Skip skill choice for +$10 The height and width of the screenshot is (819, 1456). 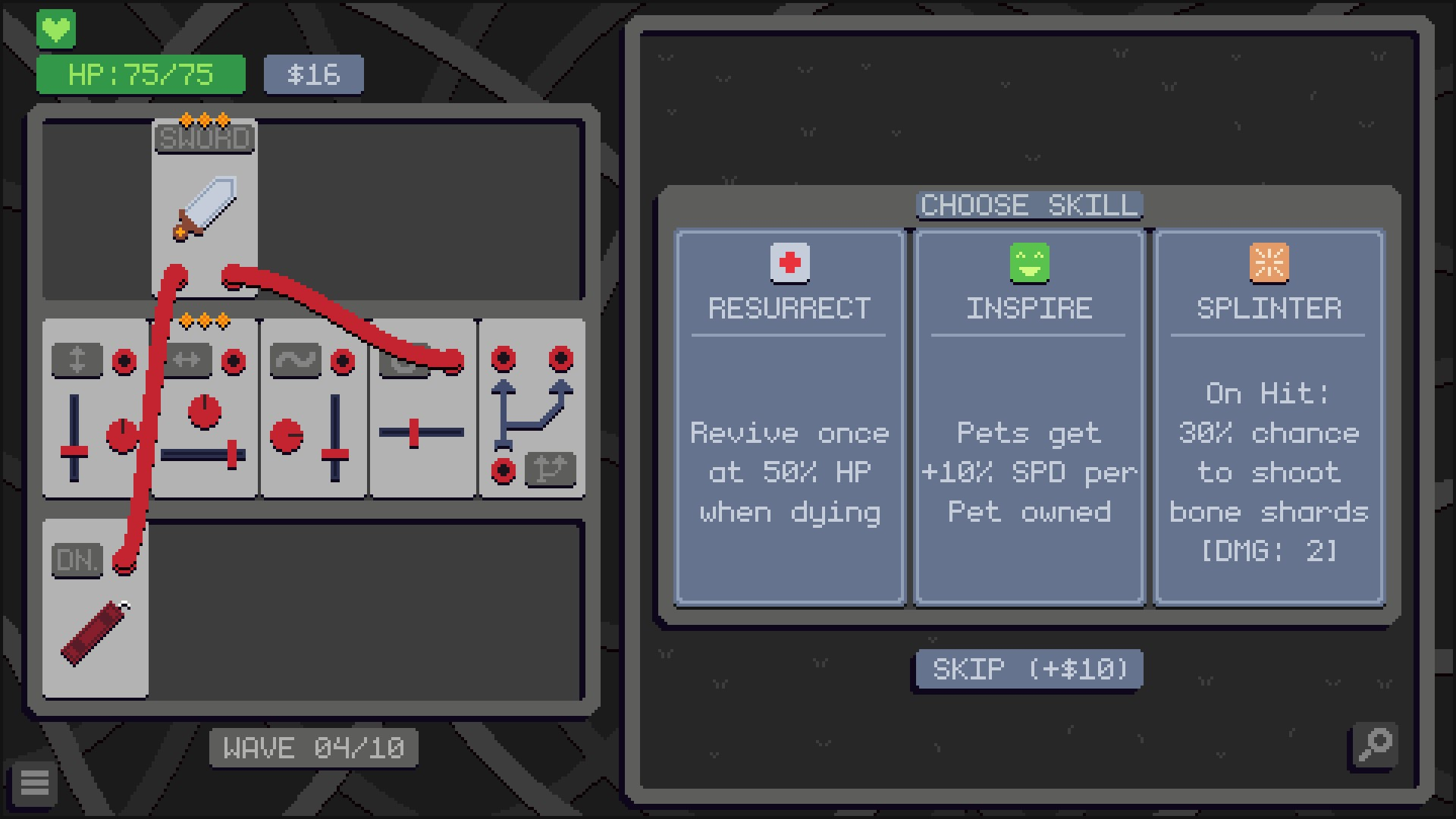[1029, 670]
